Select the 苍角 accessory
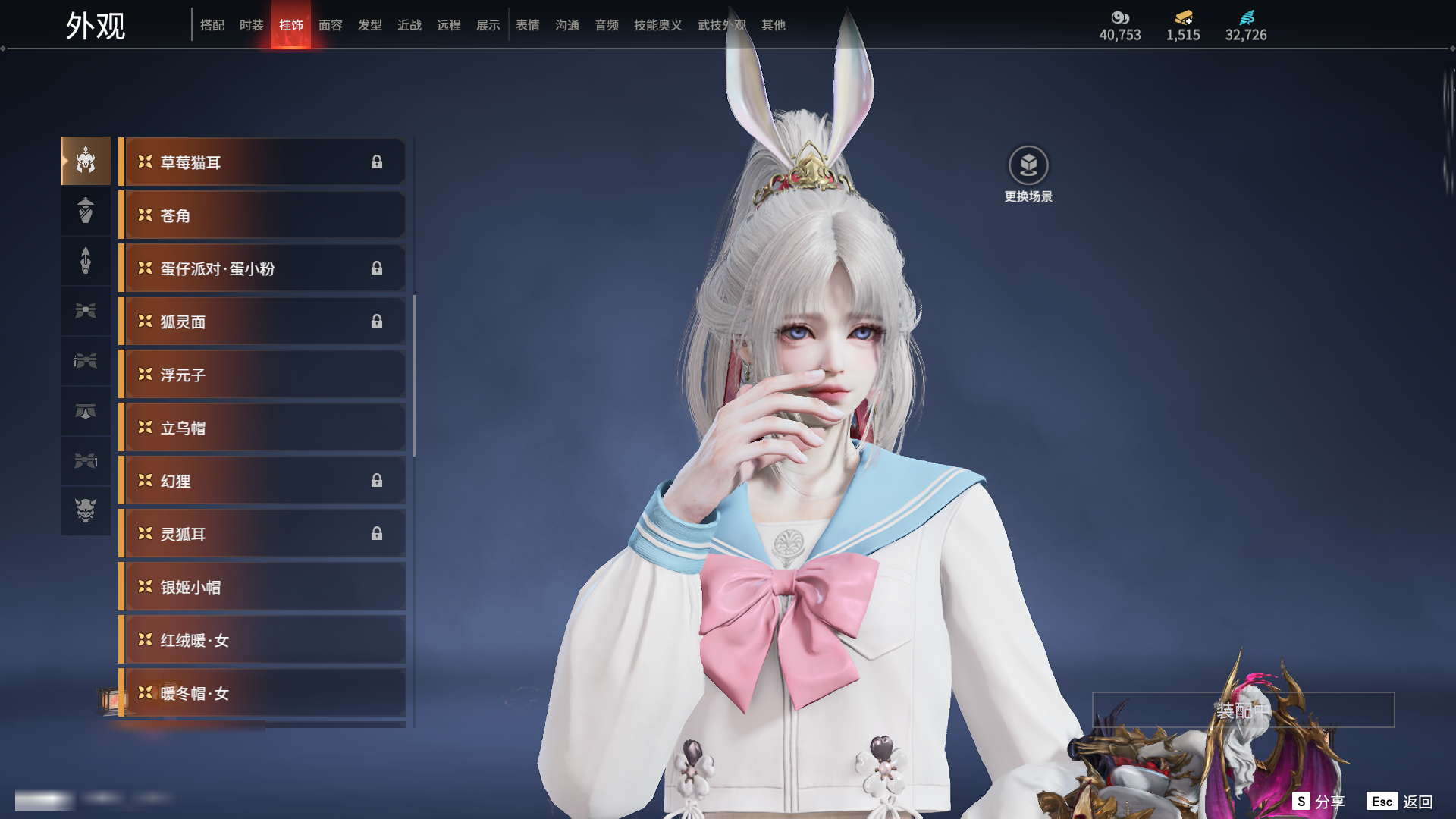 [x=262, y=215]
